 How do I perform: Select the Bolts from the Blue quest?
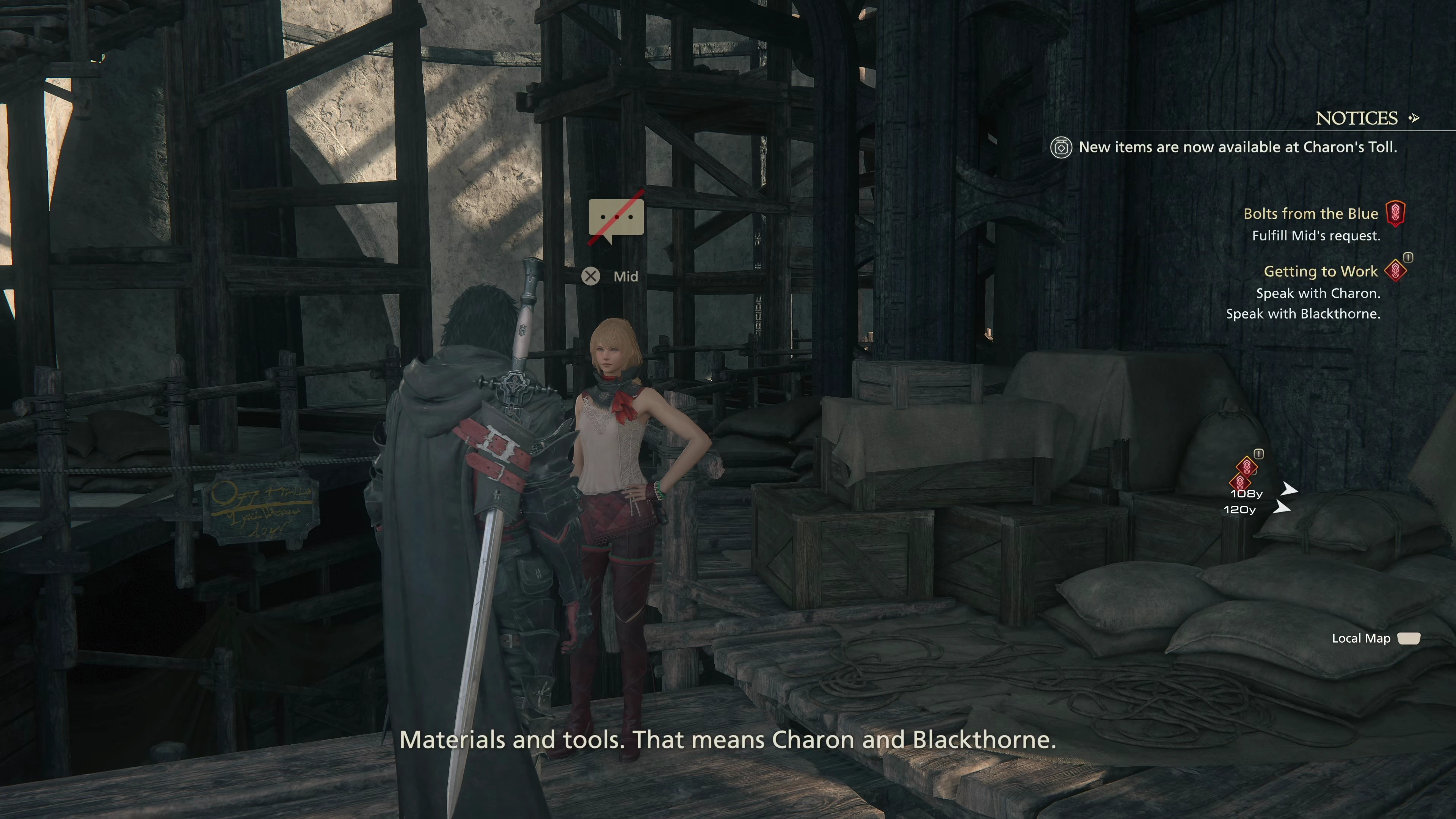[1310, 213]
